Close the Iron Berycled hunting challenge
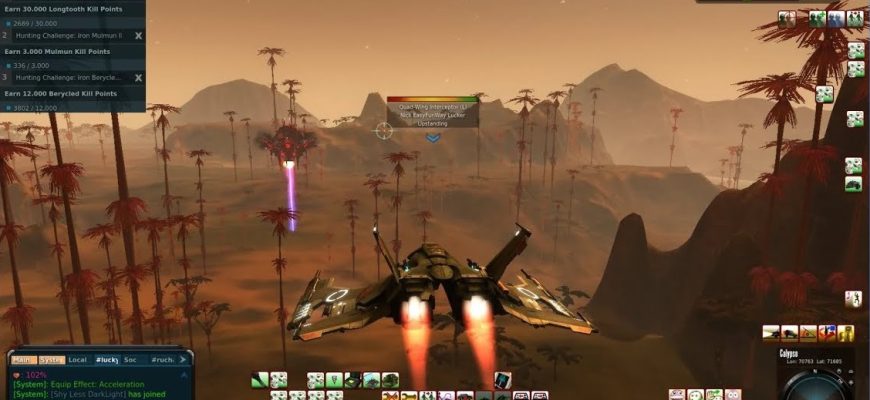The width and height of the screenshot is (870, 400). (x=138, y=77)
